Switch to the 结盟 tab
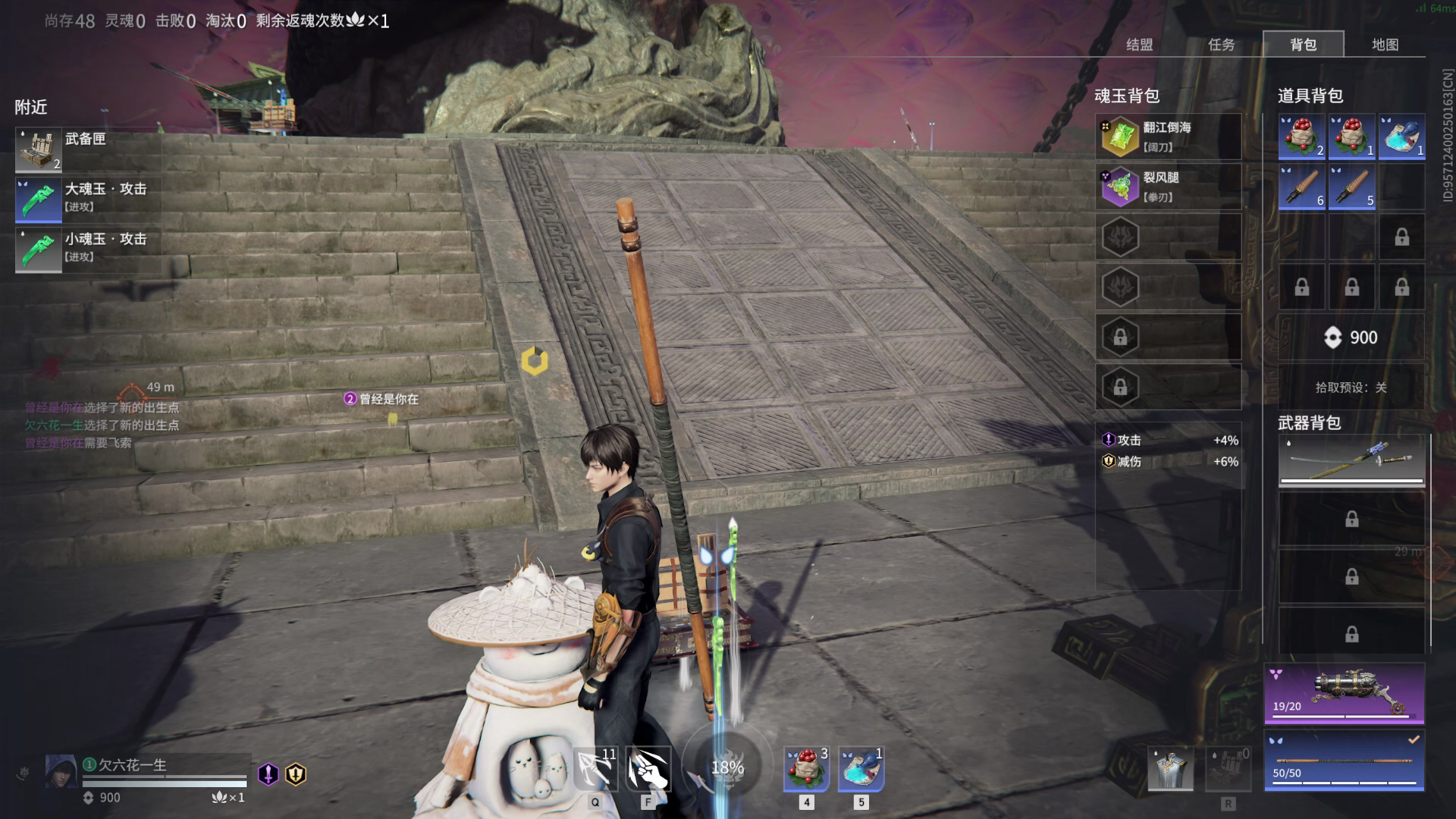 (x=1139, y=45)
